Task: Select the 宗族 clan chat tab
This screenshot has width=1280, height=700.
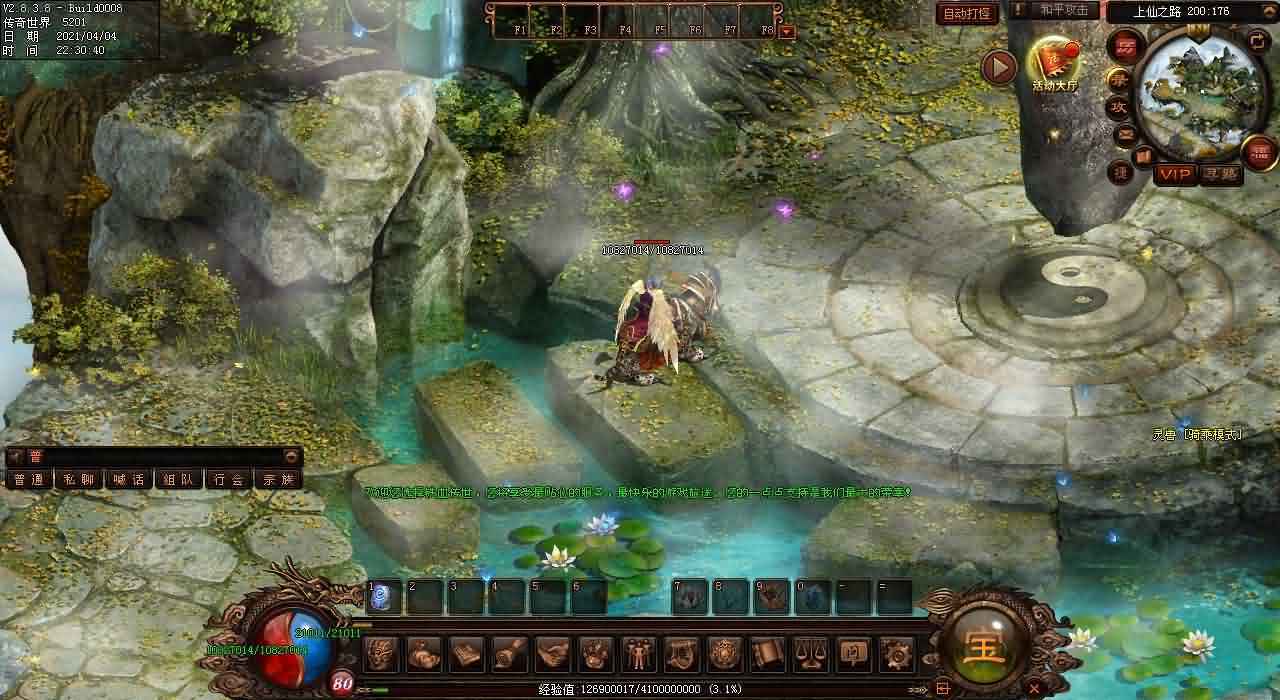Action: (278, 479)
